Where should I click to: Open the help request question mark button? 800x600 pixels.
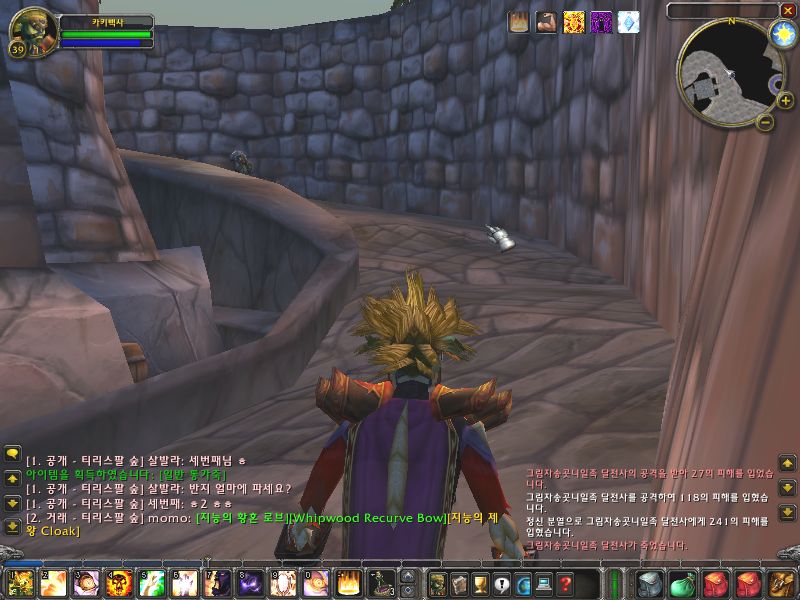point(567,584)
